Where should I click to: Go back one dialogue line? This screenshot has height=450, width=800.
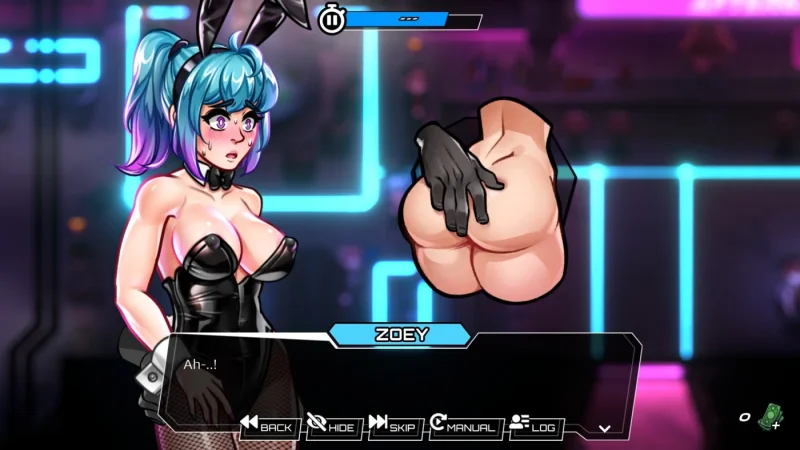(267, 427)
